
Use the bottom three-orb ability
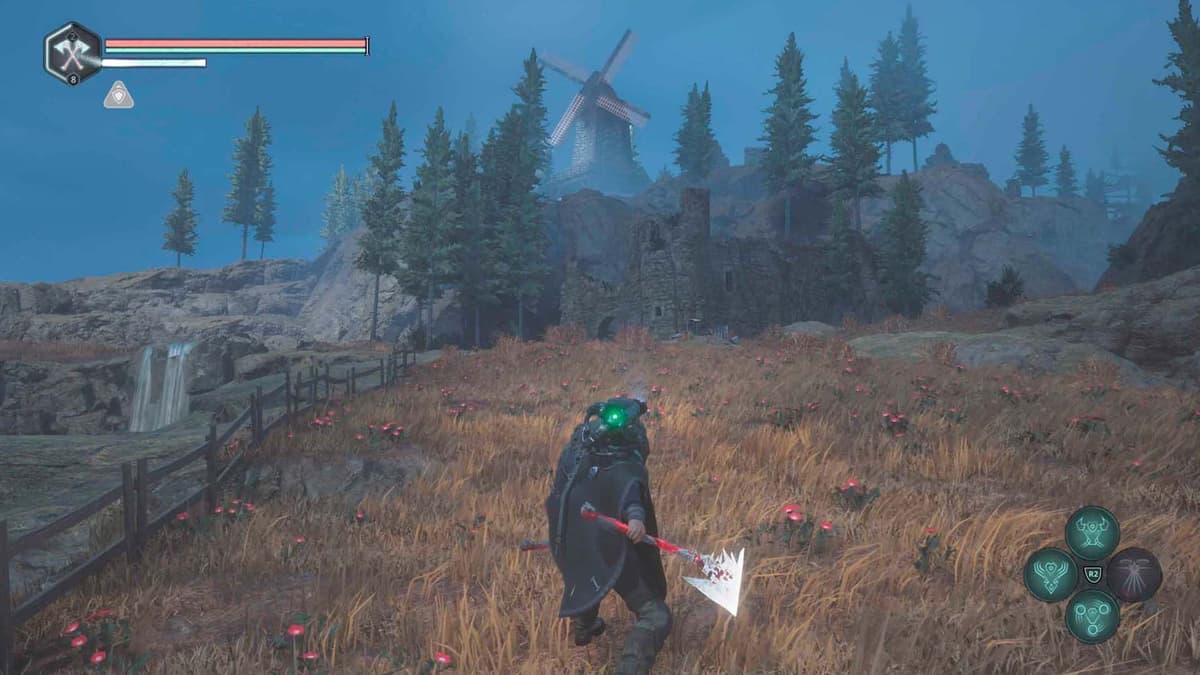[x=1092, y=616]
